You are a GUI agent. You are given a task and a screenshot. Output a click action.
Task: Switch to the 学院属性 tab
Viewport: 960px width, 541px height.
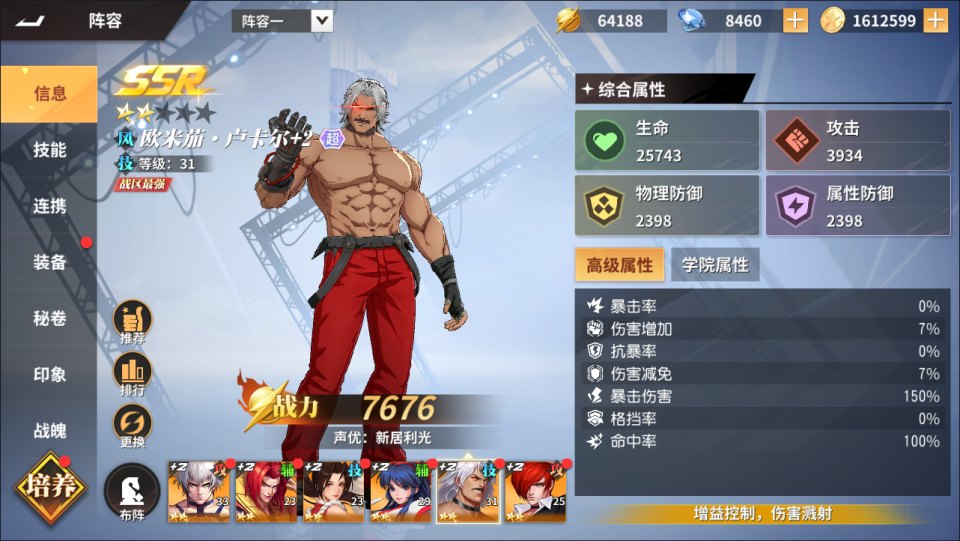(x=715, y=265)
